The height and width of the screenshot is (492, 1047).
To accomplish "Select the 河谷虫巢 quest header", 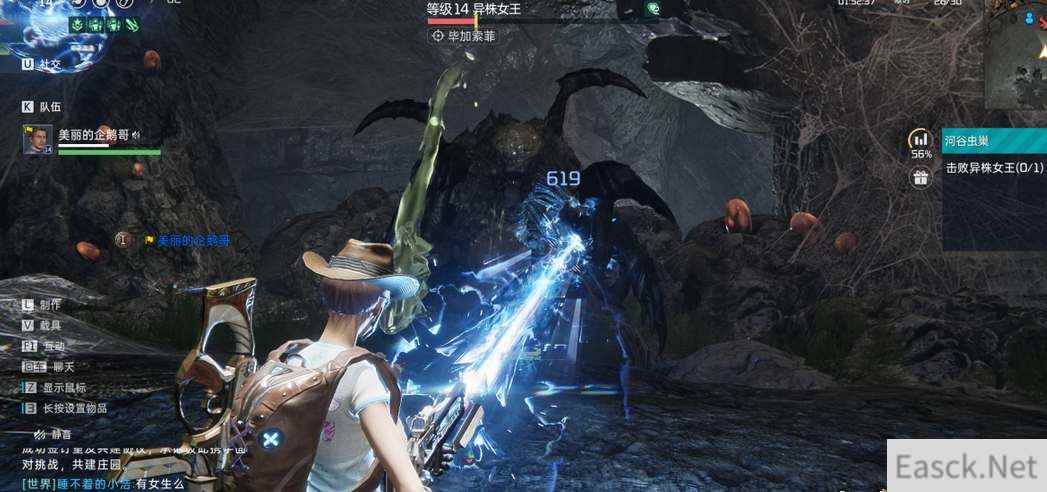I will point(994,140).
